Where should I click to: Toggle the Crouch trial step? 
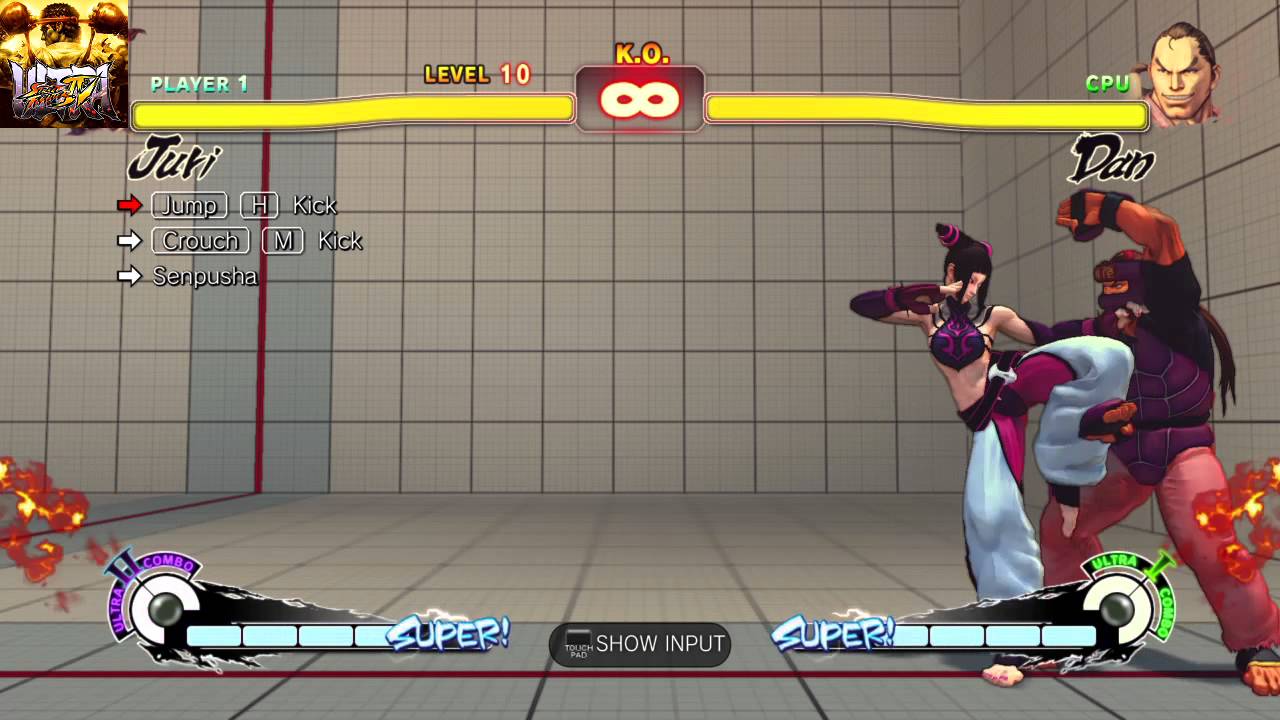(x=200, y=240)
